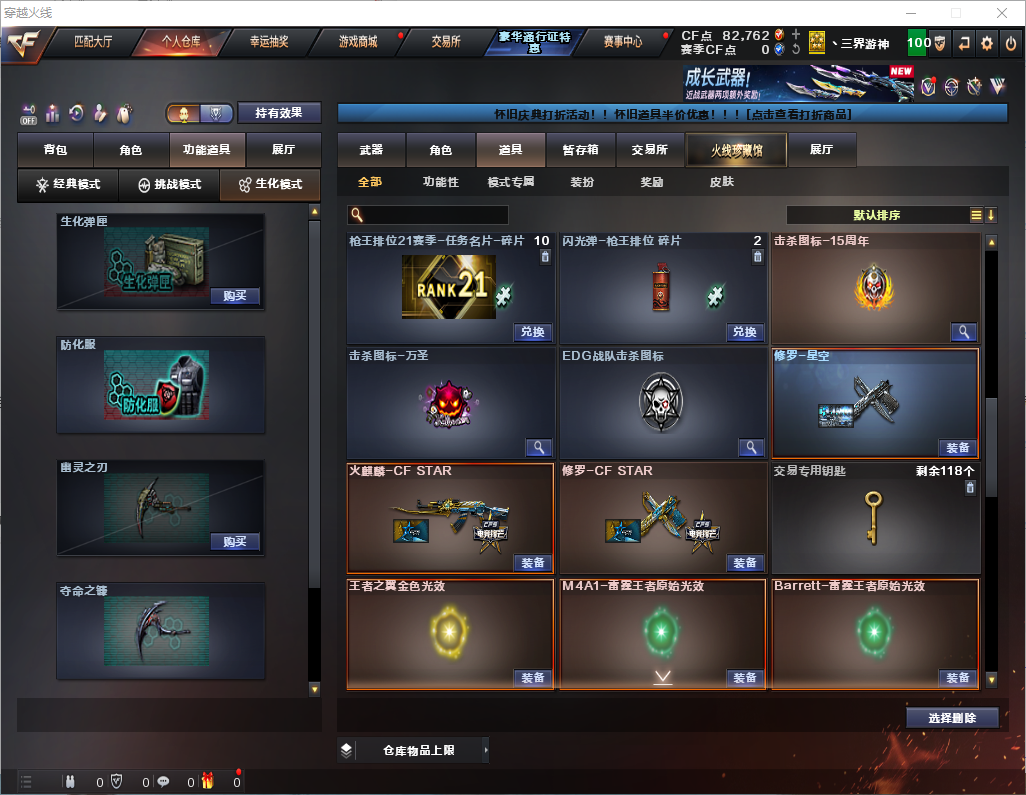Switch to the 武器 weapons tab
The width and height of the screenshot is (1026, 795).
(371, 150)
